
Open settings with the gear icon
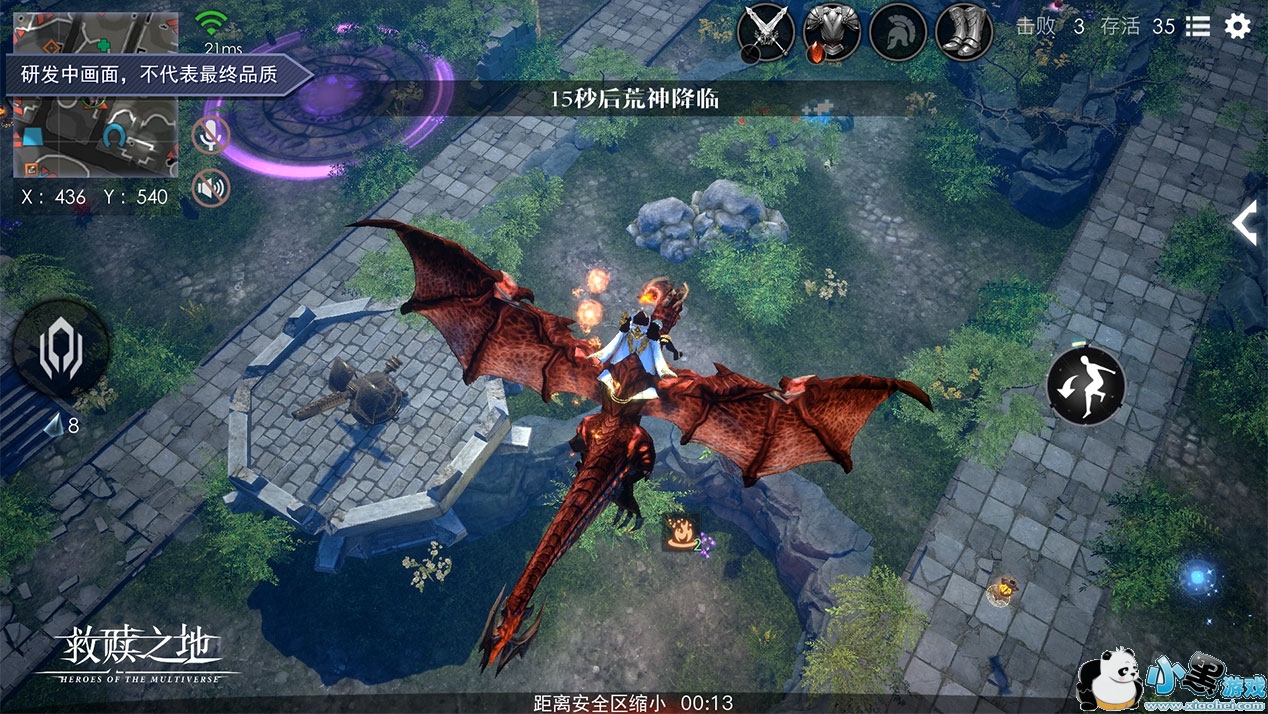1238,27
